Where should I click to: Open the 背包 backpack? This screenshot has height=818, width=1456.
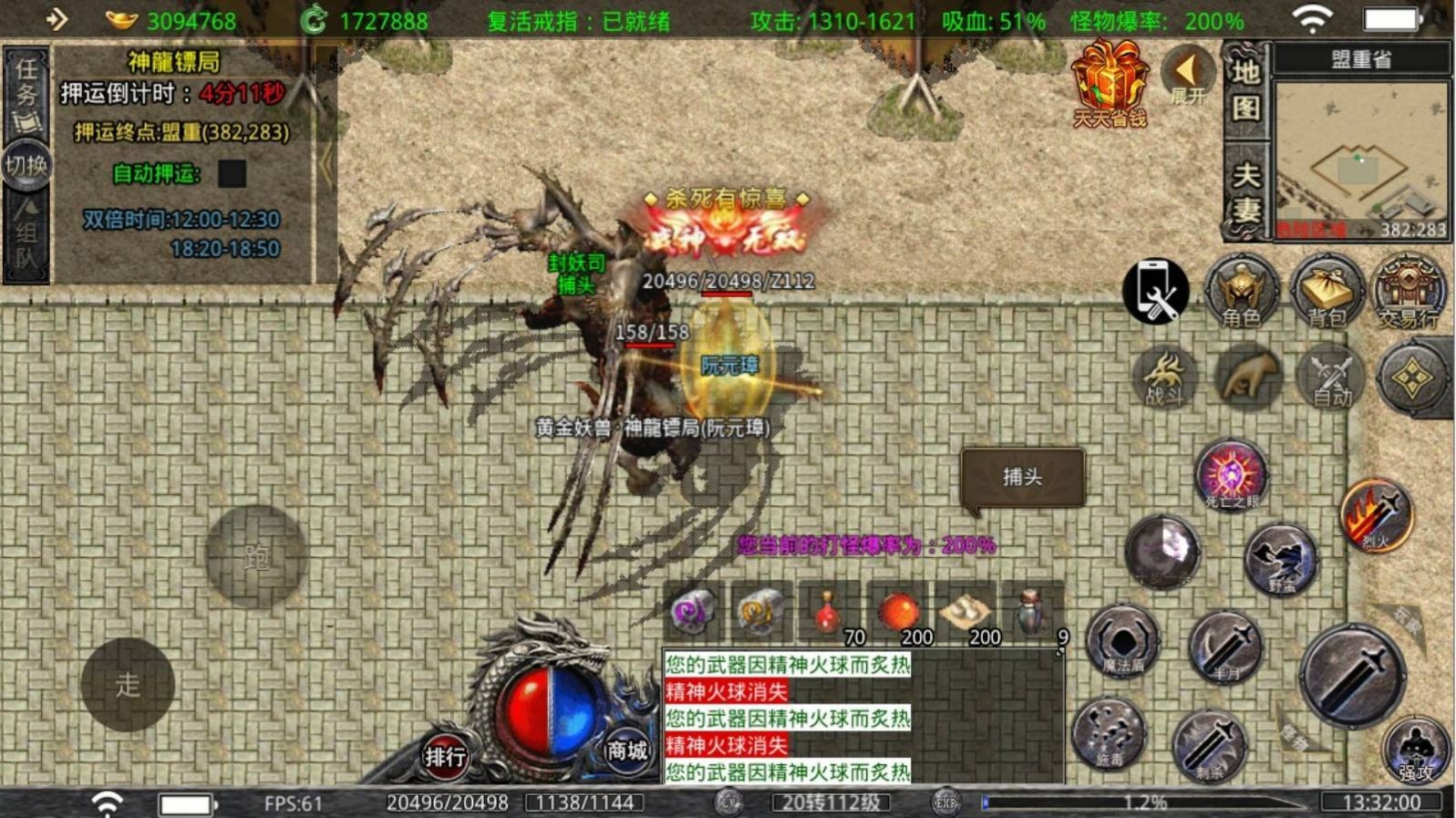tap(1326, 292)
